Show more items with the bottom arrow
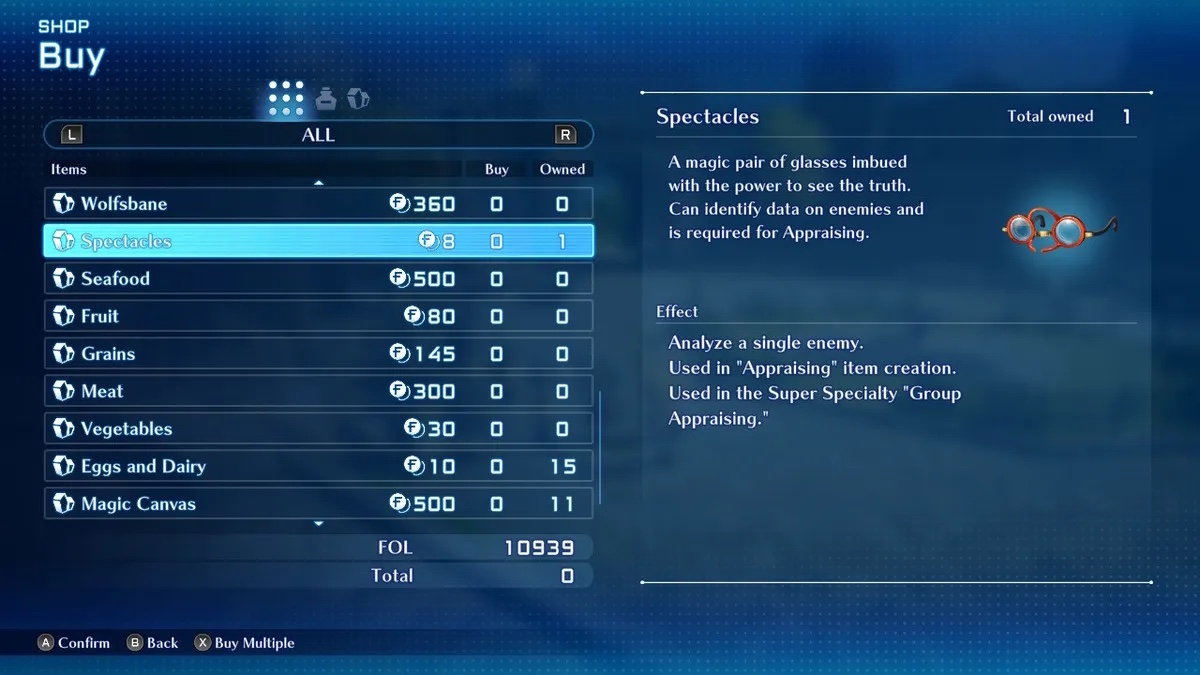This screenshot has height=675, width=1200. [x=319, y=524]
